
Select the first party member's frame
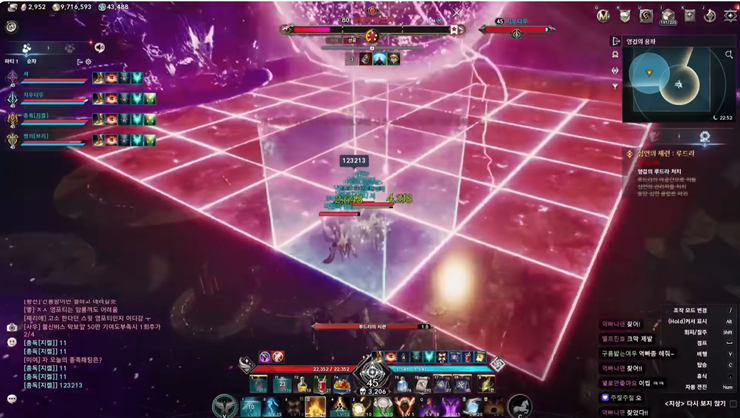(x=48, y=77)
